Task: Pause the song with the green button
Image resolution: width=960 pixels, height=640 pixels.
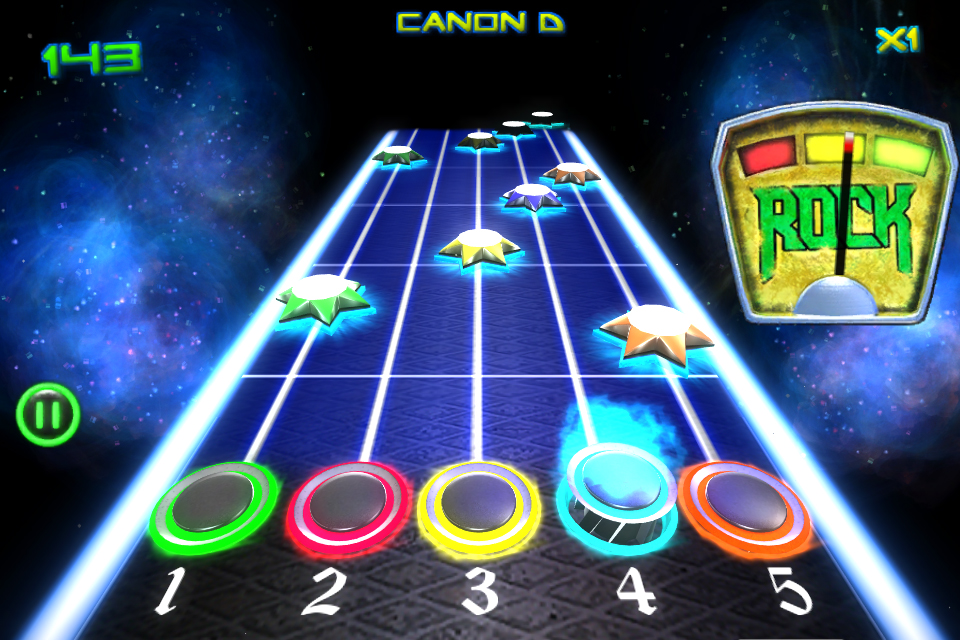Action: point(47,414)
